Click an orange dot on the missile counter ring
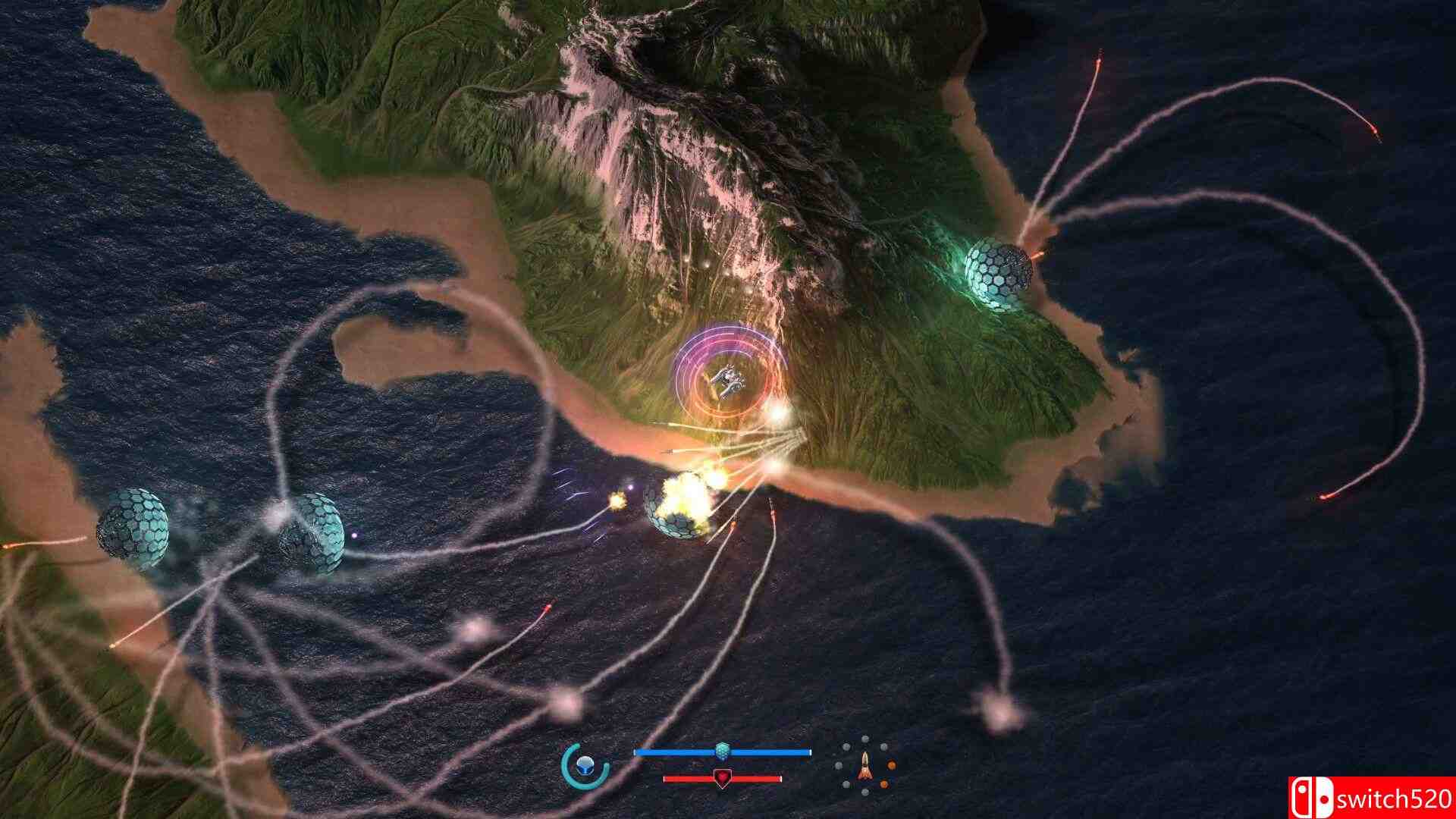Image resolution: width=1456 pixels, height=819 pixels. (x=892, y=765)
